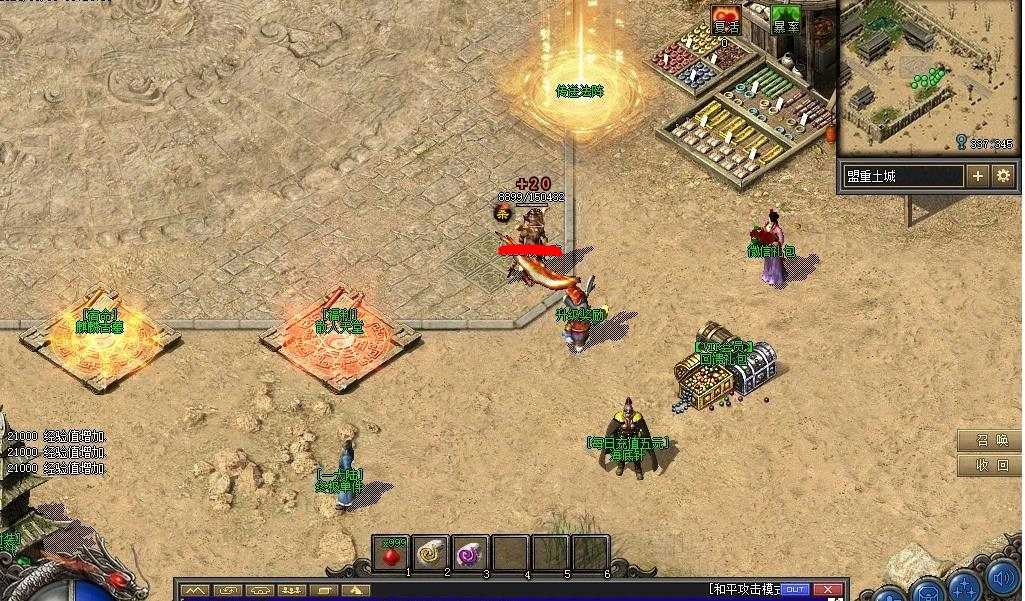Click the red X close button

coord(826,589)
